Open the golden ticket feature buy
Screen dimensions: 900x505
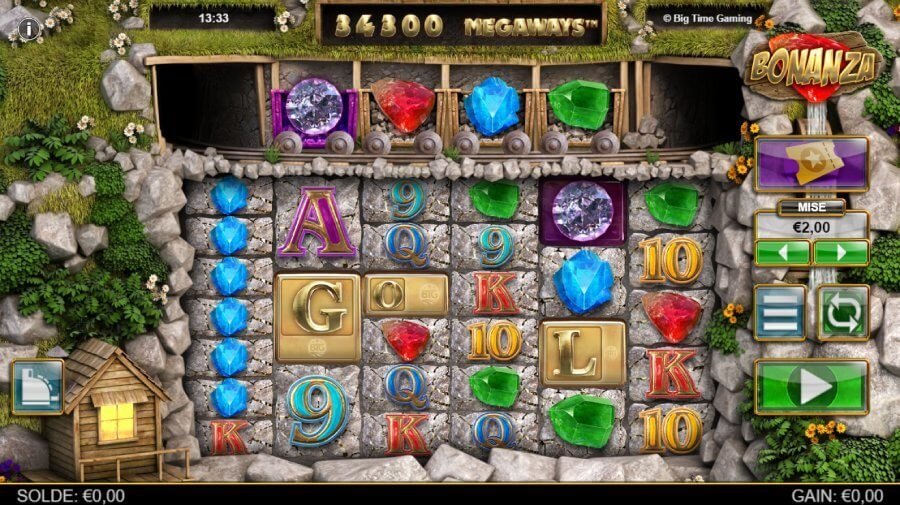[x=811, y=163]
